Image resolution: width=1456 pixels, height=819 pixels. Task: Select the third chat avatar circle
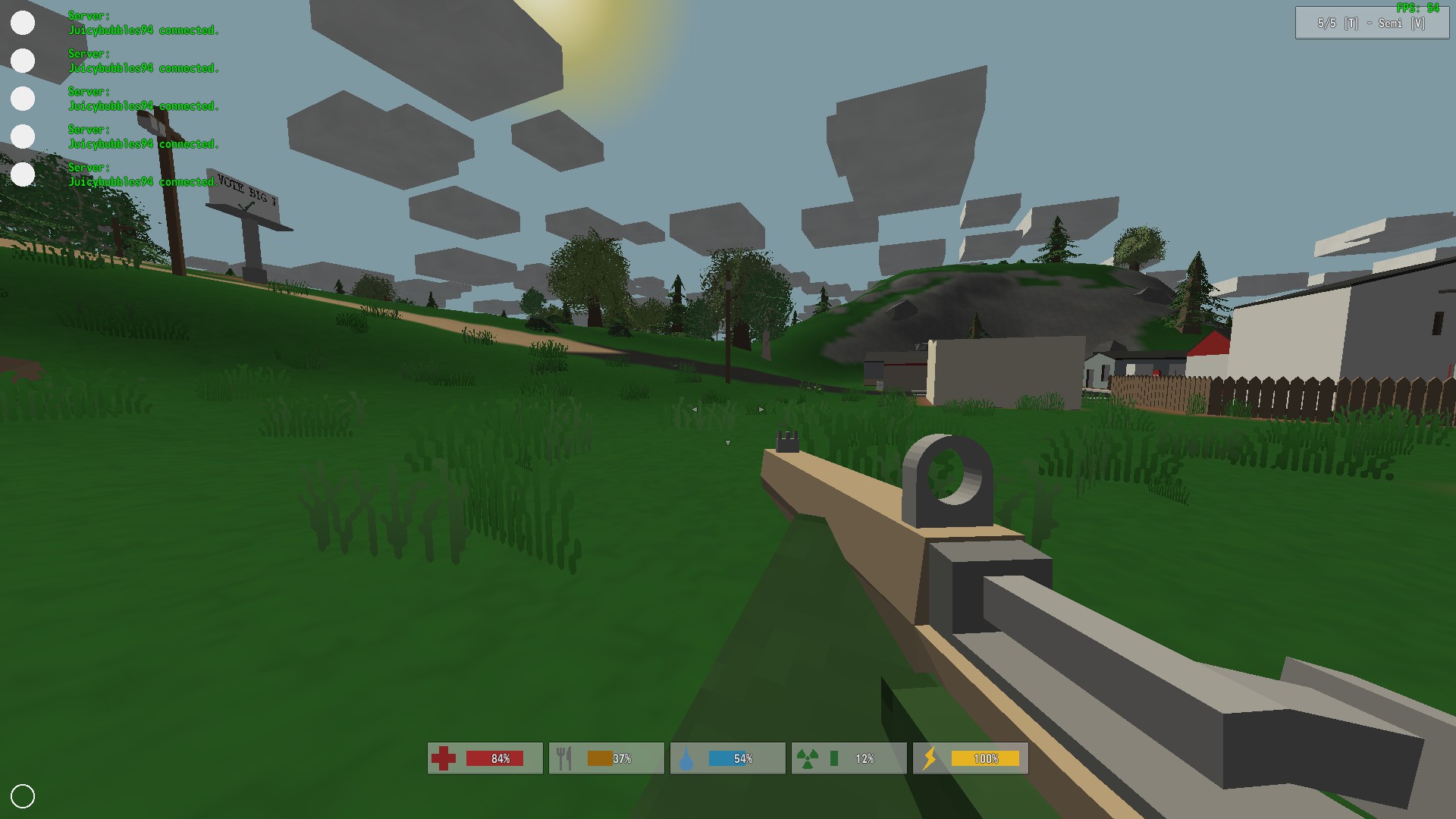[x=23, y=99]
